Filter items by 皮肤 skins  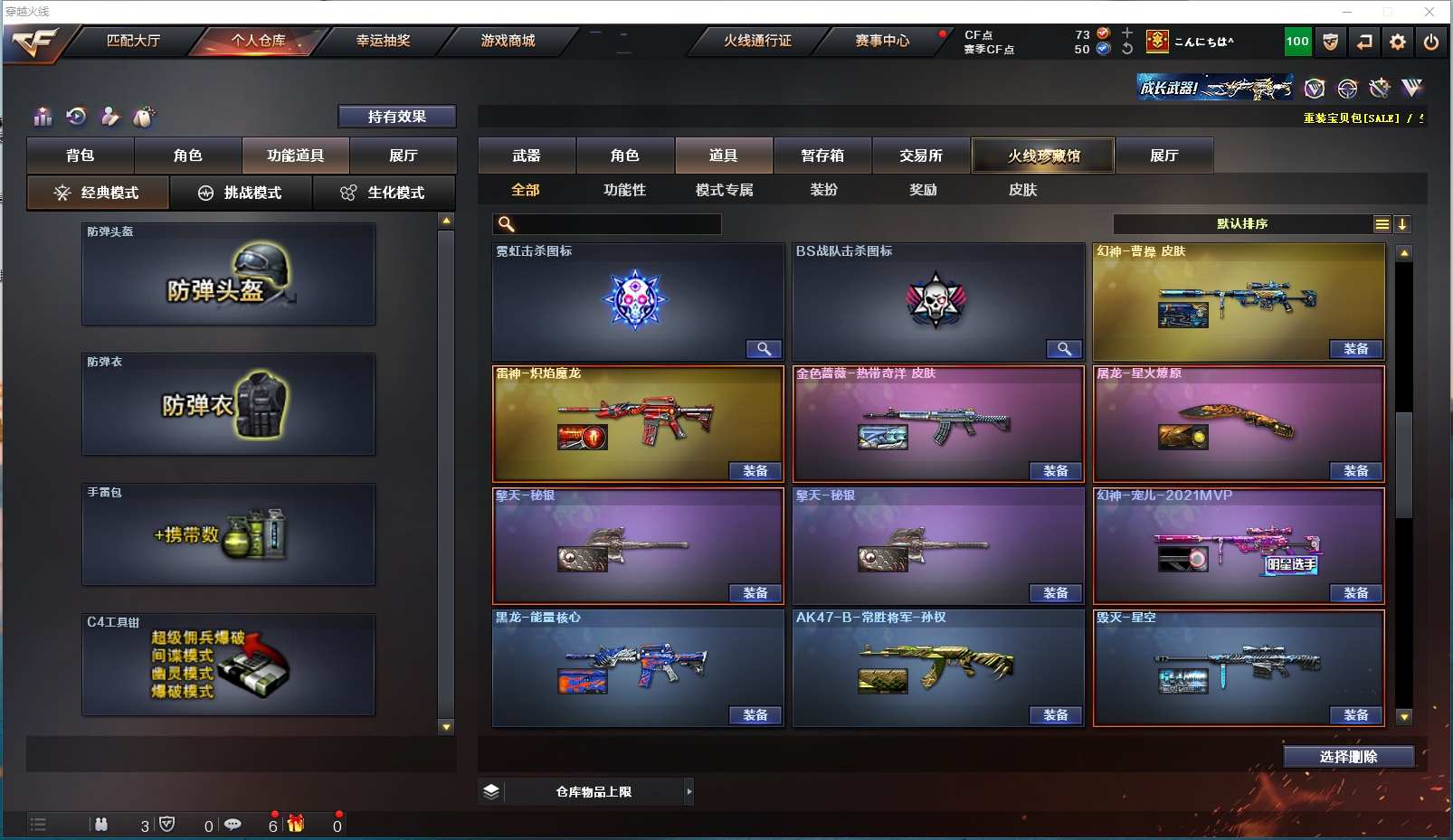click(1022, 190)
